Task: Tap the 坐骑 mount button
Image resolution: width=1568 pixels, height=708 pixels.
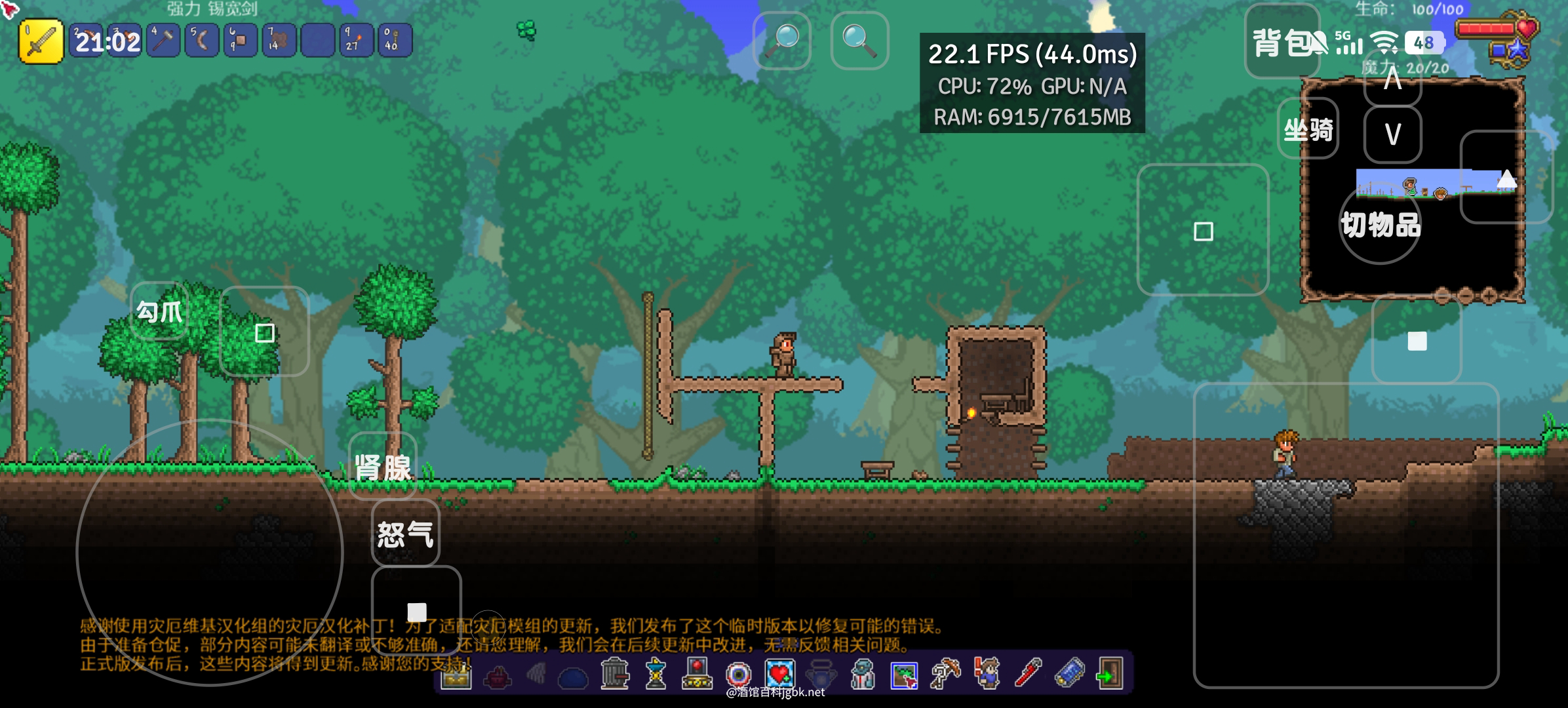Action: tap(1308, 129)
